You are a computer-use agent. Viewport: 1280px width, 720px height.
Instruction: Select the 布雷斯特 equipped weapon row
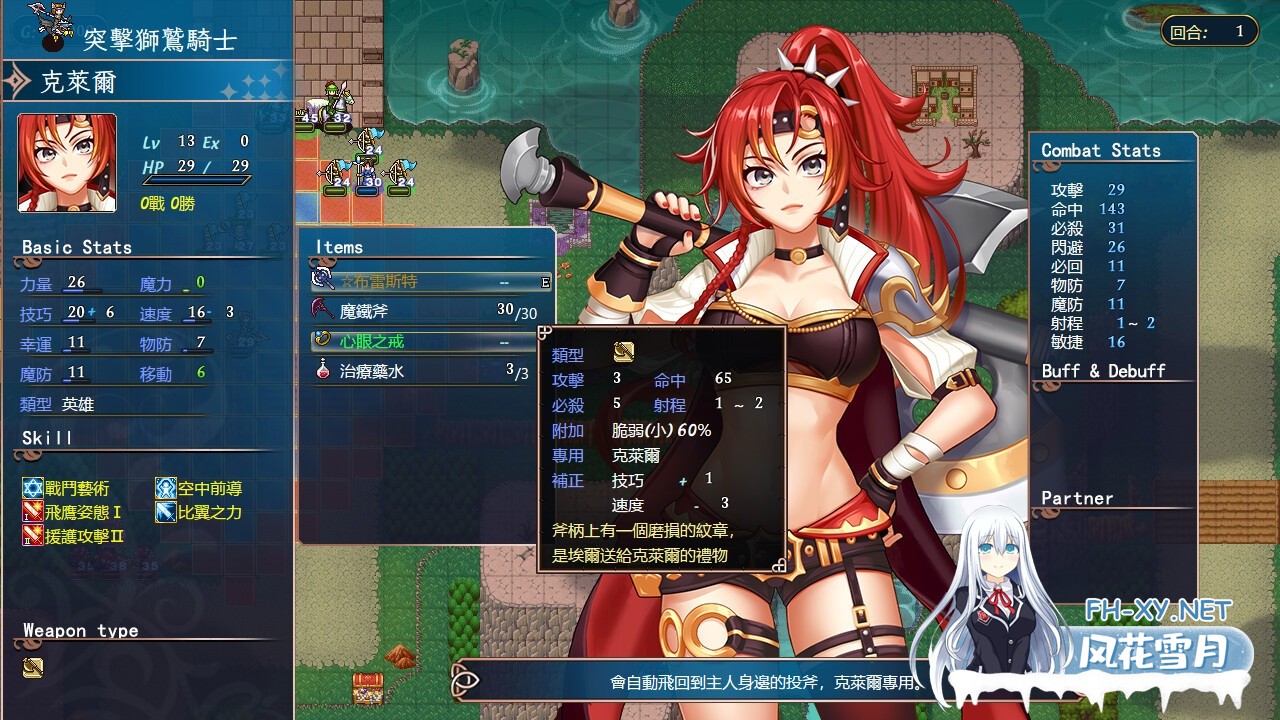pyautogui.click(x=430, y=282)
